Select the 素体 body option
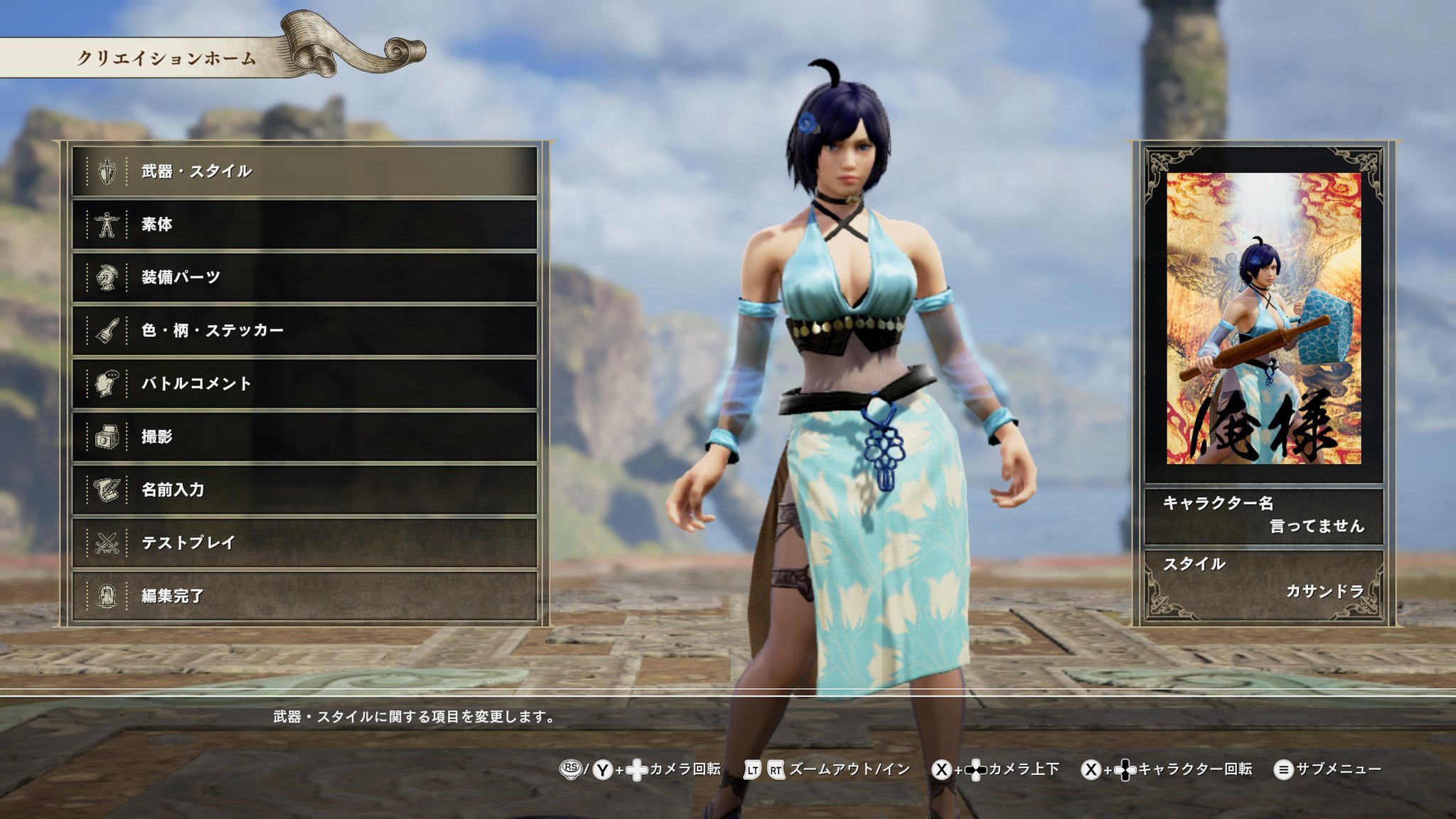Screen dimensions: 1456x819 (x=304, y=225)
